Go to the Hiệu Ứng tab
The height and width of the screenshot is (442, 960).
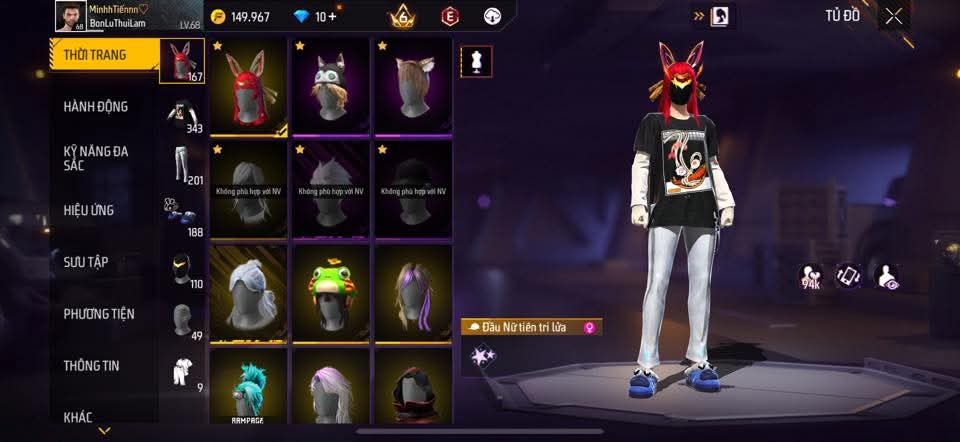pyautogui.click(x=90, y=210)
